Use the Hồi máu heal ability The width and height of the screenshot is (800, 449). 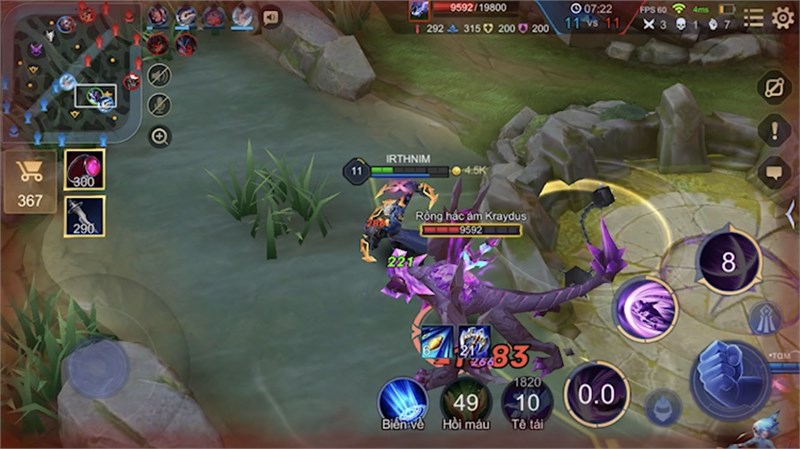tap(465, 402)
